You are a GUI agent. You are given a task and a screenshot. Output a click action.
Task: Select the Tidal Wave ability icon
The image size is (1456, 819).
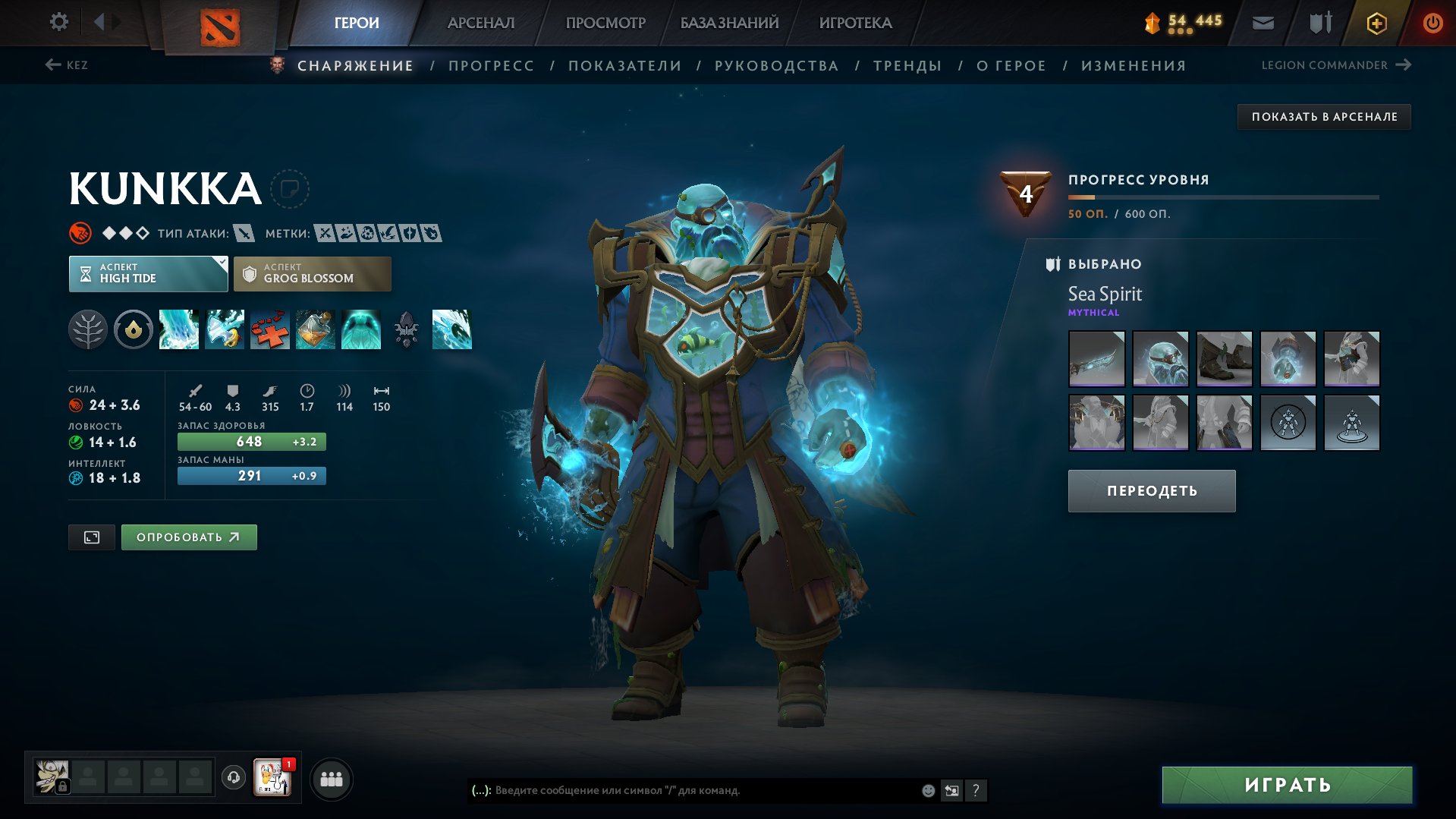[453, 329]
